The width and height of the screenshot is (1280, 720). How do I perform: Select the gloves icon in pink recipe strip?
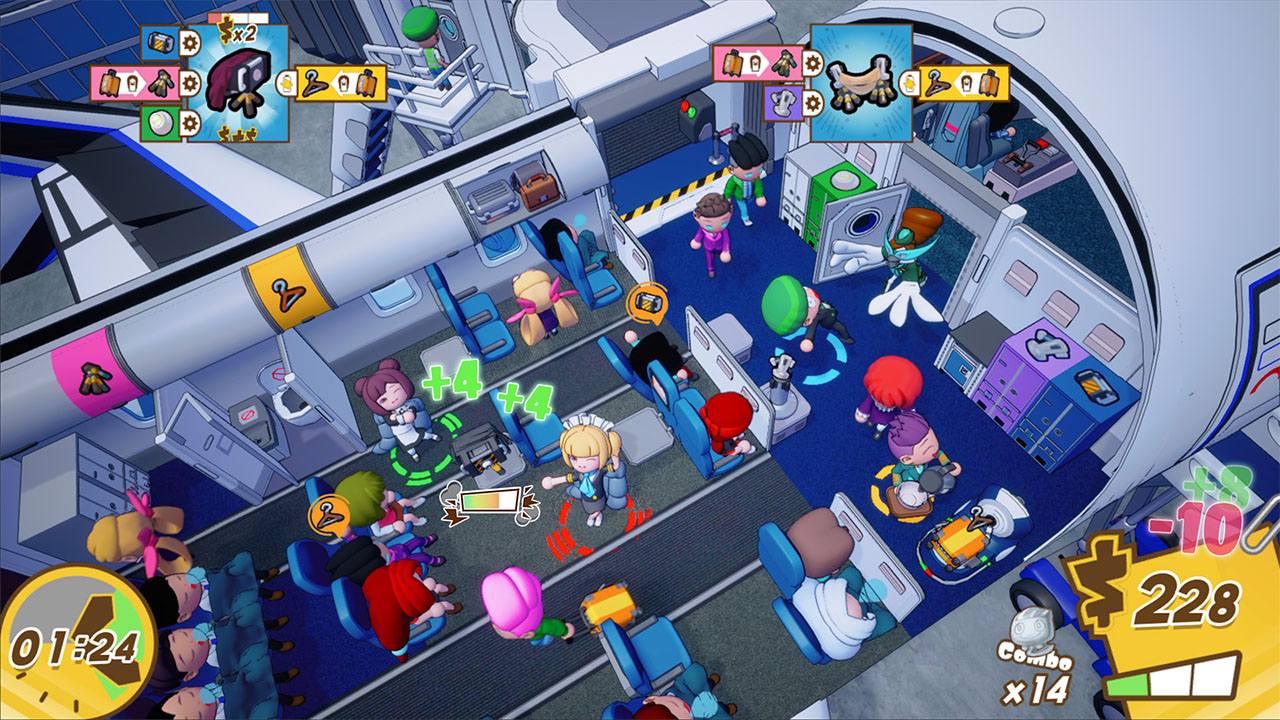[x=161, y=82]
